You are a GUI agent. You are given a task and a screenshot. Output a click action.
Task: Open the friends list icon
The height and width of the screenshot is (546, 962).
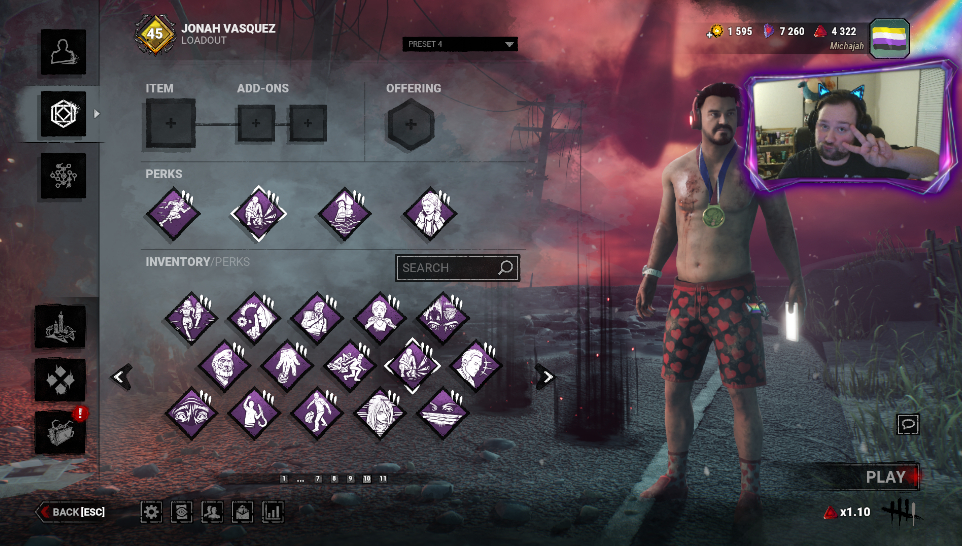(211, 512)
